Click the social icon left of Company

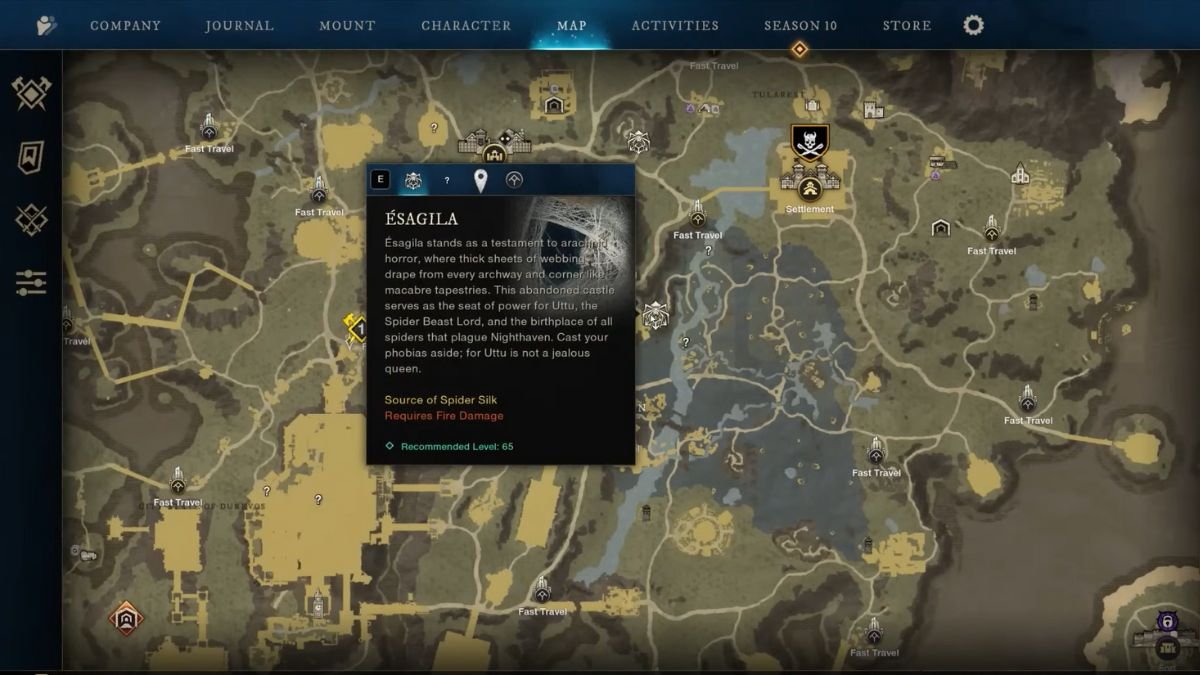pos(46,26)
